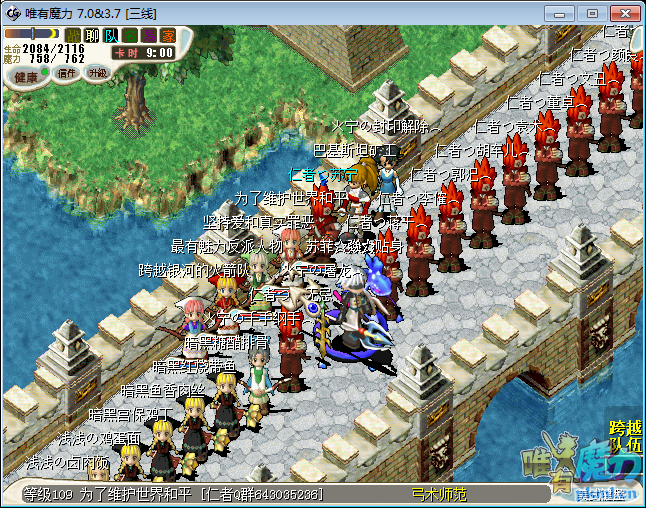Toggle the 名 name card switch
This screenshot has width=646, height=508.
click(130, 35)
